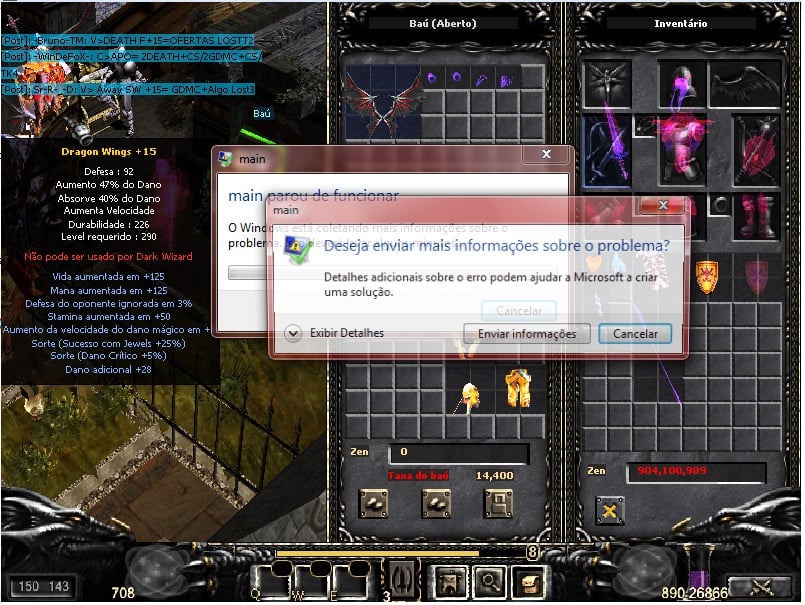Click the vault lock button

point(497,503)
